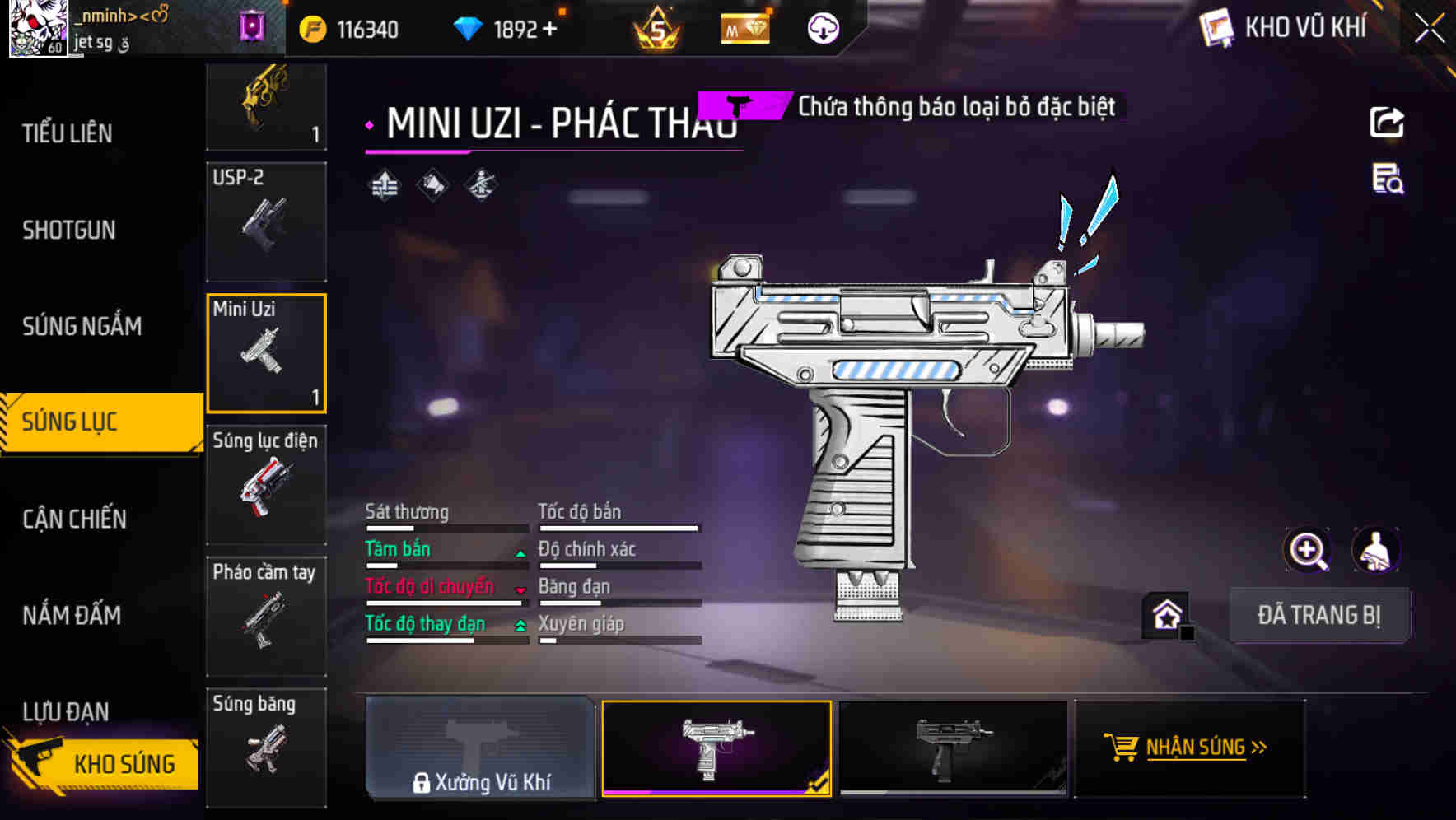The height and width of the screenshot is (820, 1456).
Task: Switch to the SHOTGUN category tab
Action: 68,230
